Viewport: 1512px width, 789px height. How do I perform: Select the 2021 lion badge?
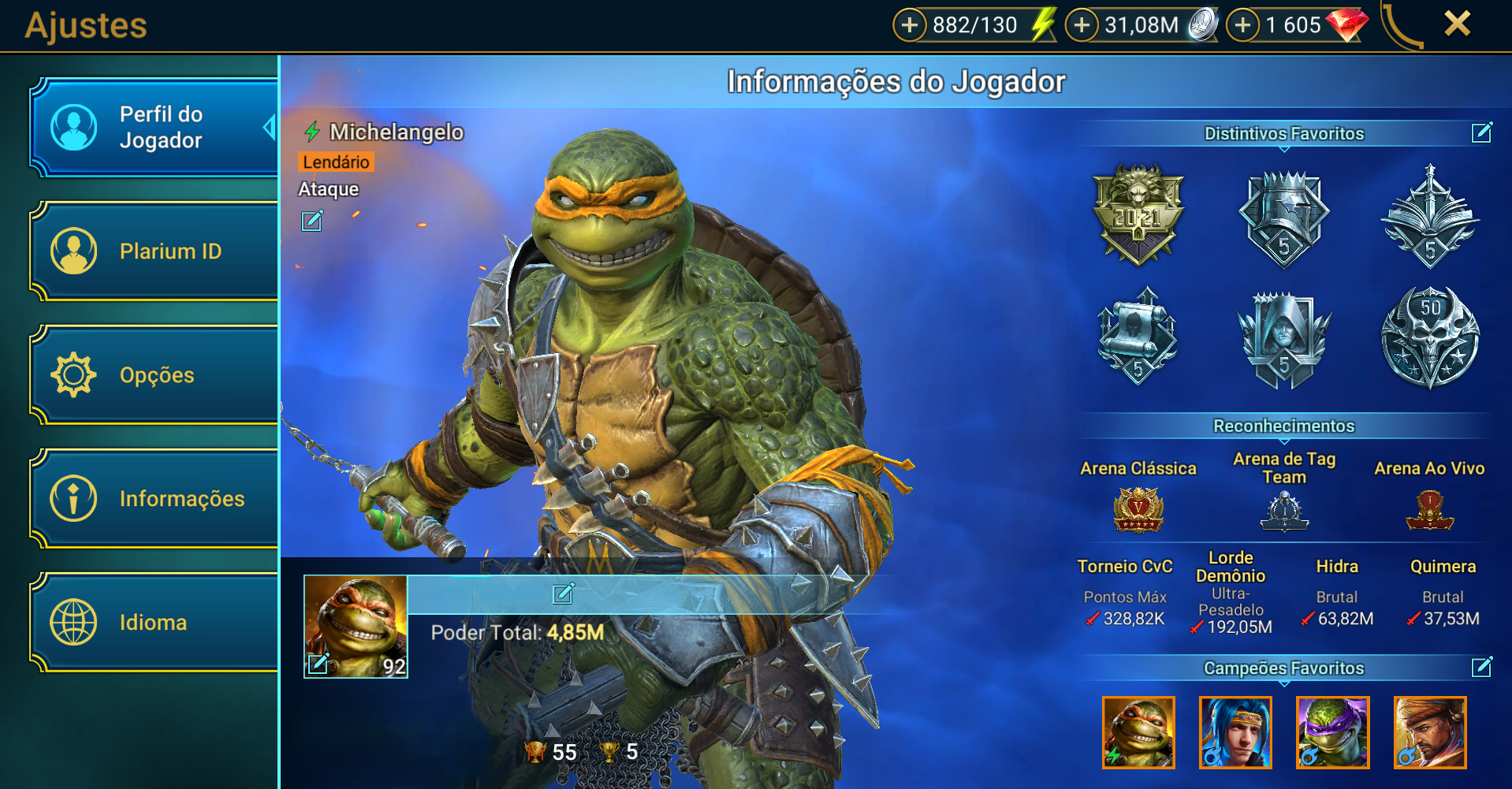pyautogui.click(x=1138, y=214)
